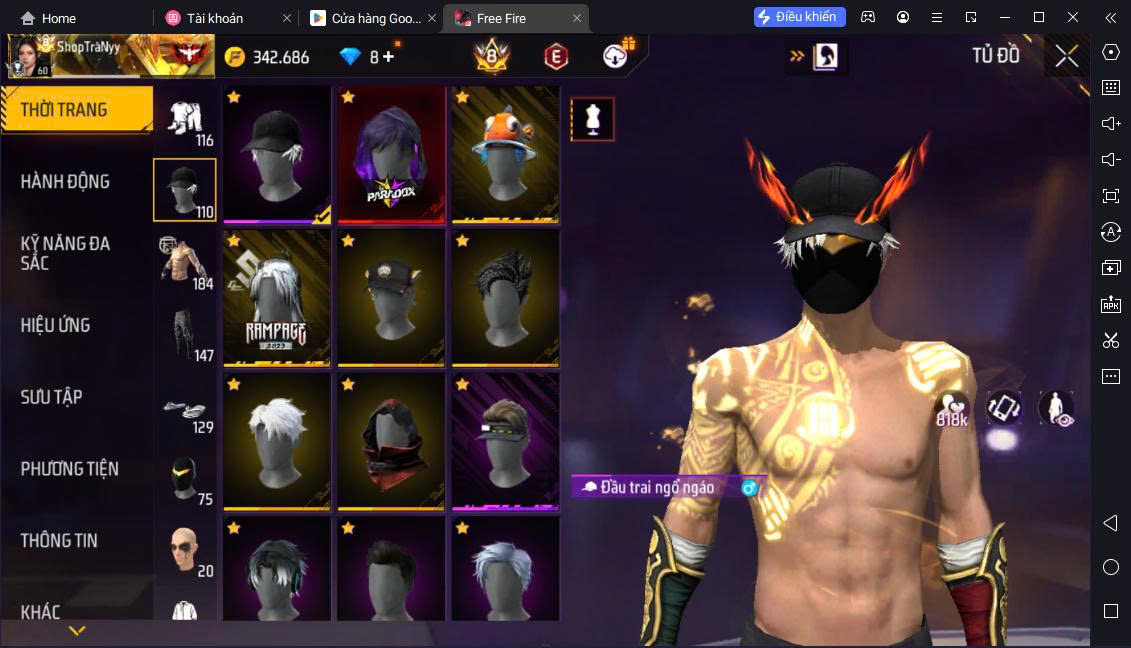Open the SƯU TẬP category
The height and width of the screenshot is (648, 1131).
[51, 397]
